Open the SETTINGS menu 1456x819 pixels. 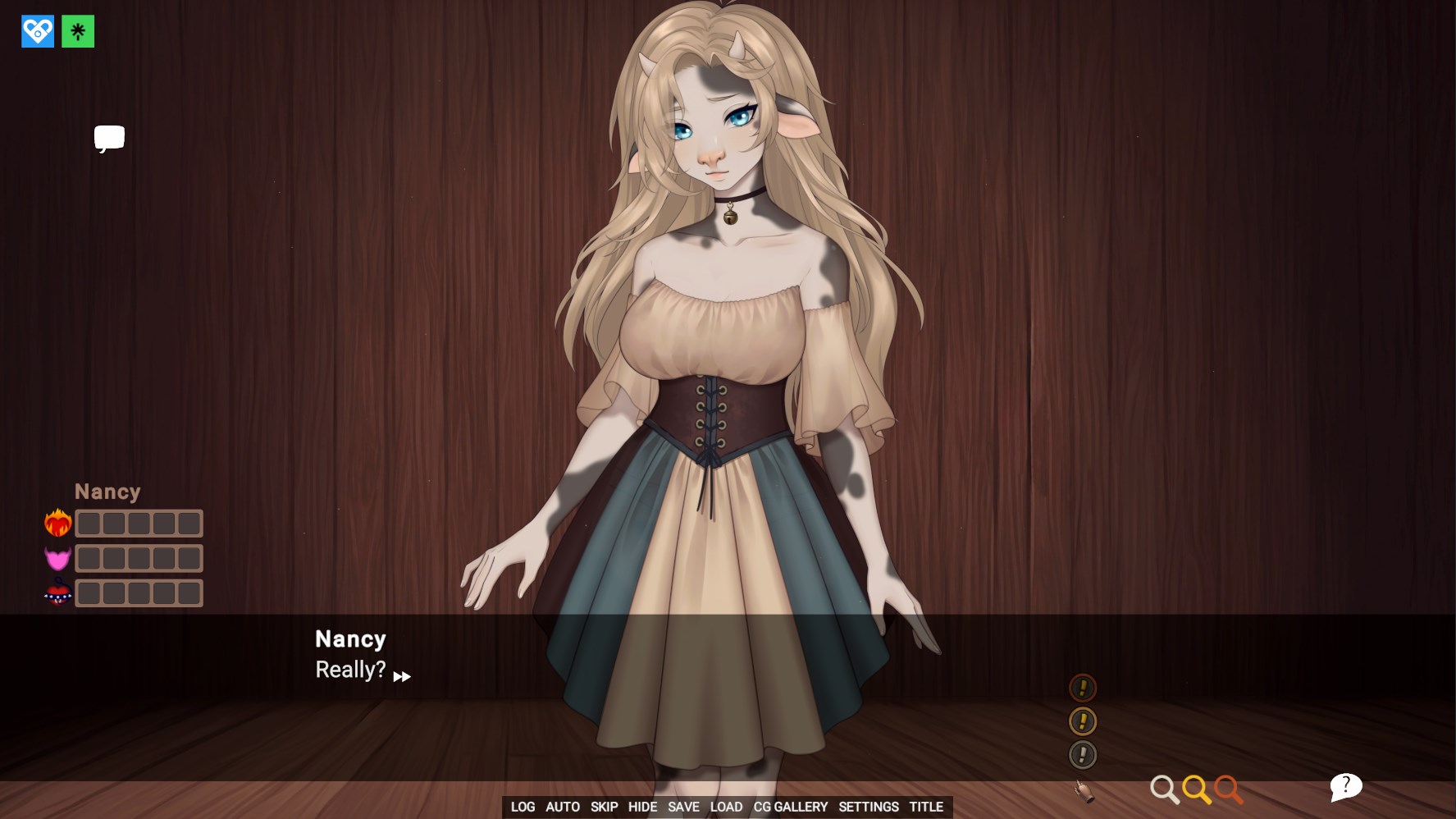click(x=869, y=807)
